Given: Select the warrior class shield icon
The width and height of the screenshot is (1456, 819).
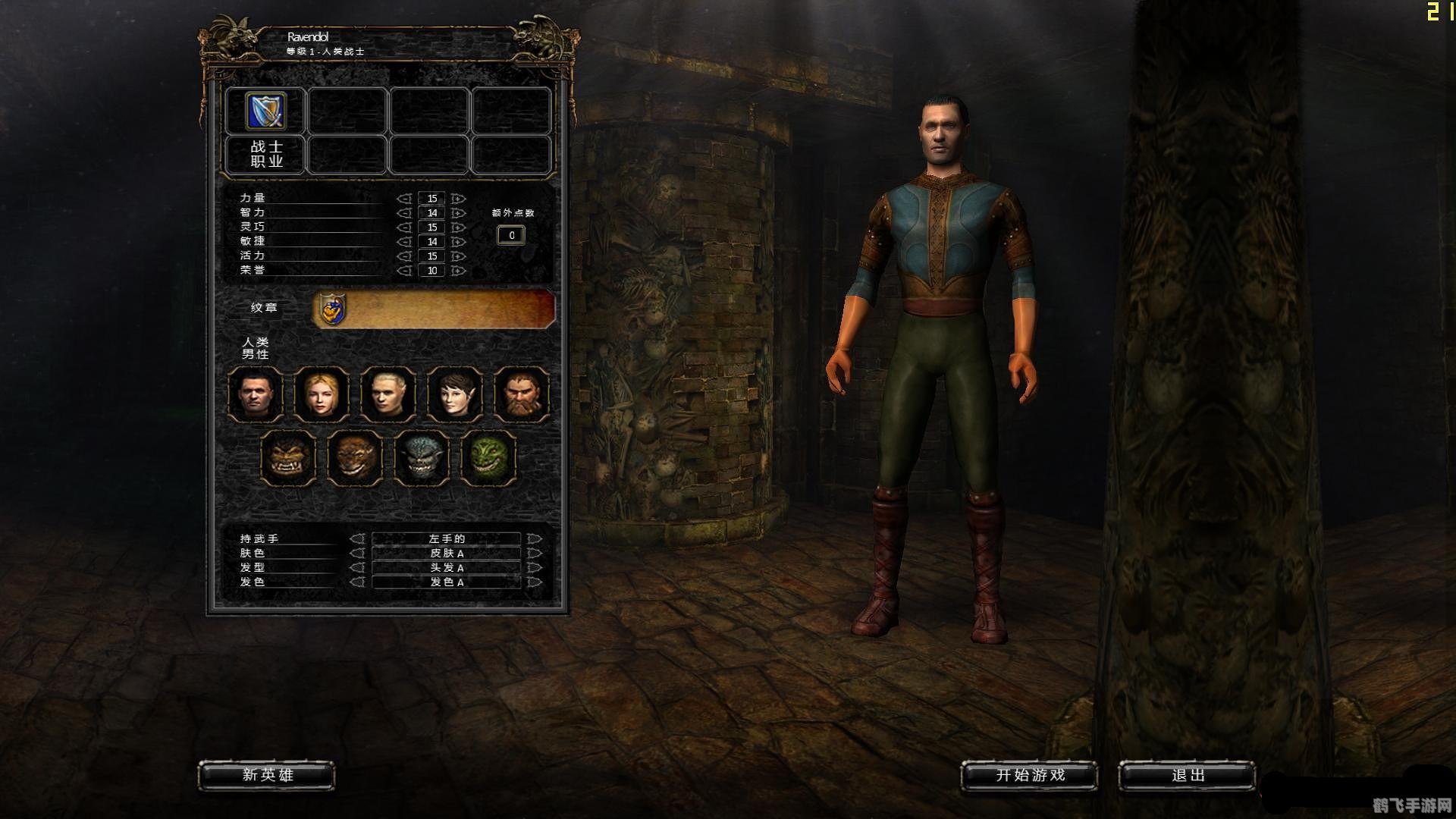Looking at the screenshot, I should [x=265, y=111].
